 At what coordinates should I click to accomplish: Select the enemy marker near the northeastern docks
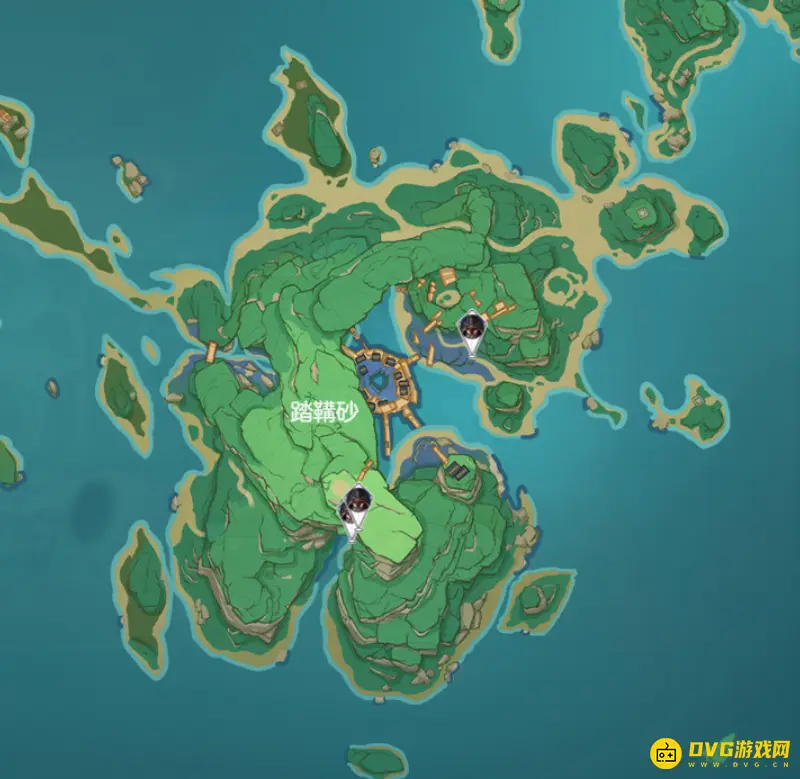point(471,329)
